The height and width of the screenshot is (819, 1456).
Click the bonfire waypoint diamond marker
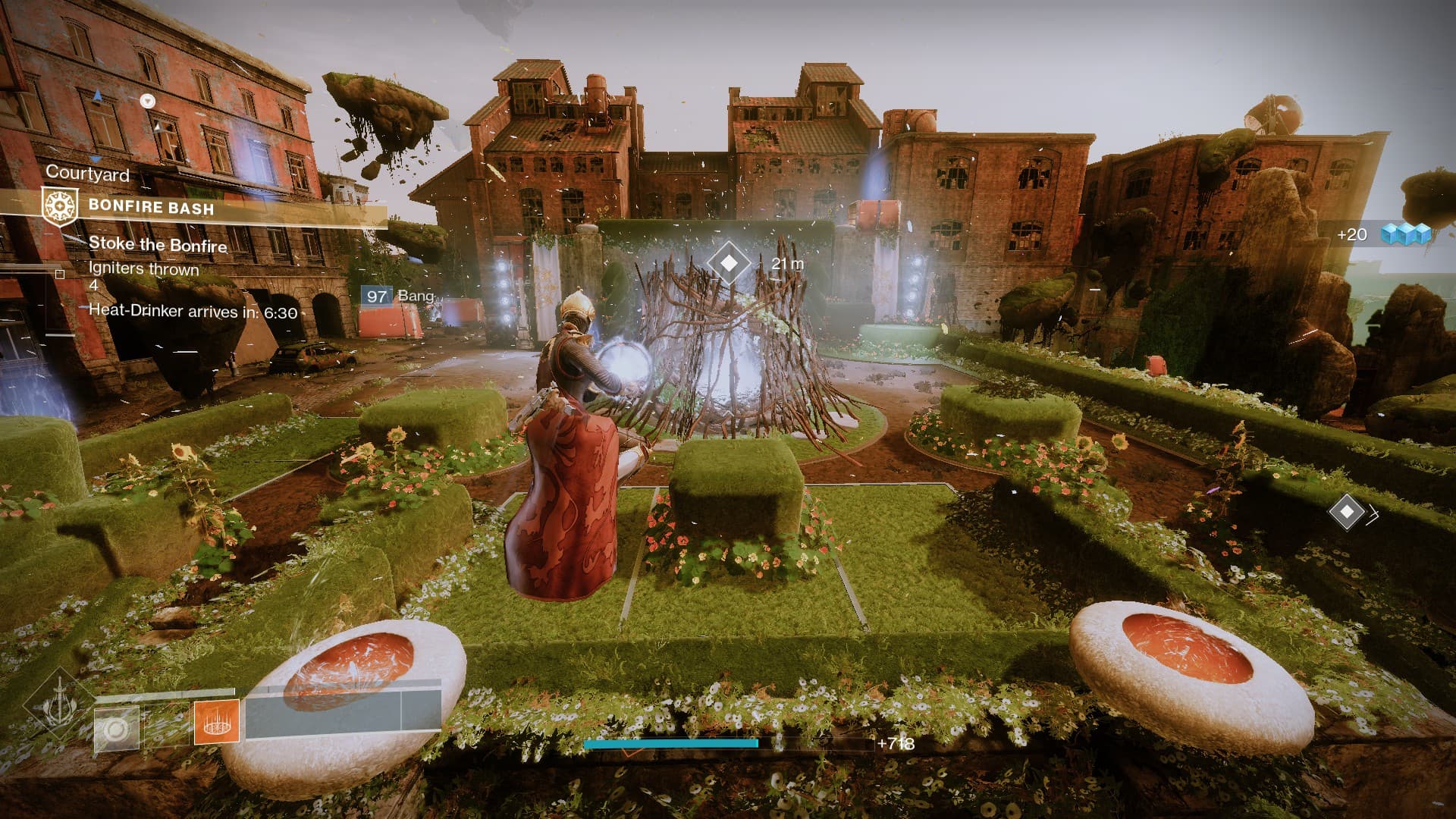coord(729,263)
